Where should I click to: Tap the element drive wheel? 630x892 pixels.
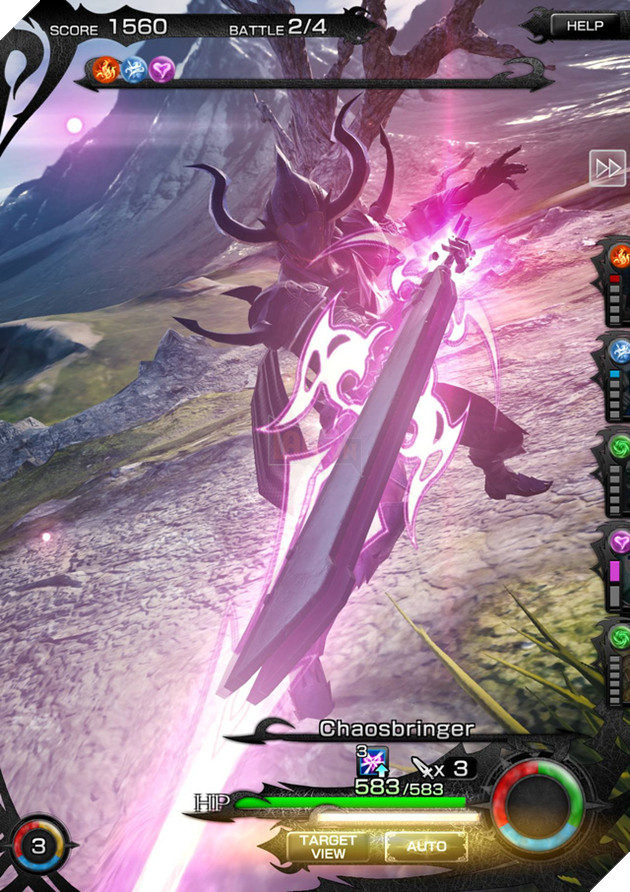click(537, 805)
